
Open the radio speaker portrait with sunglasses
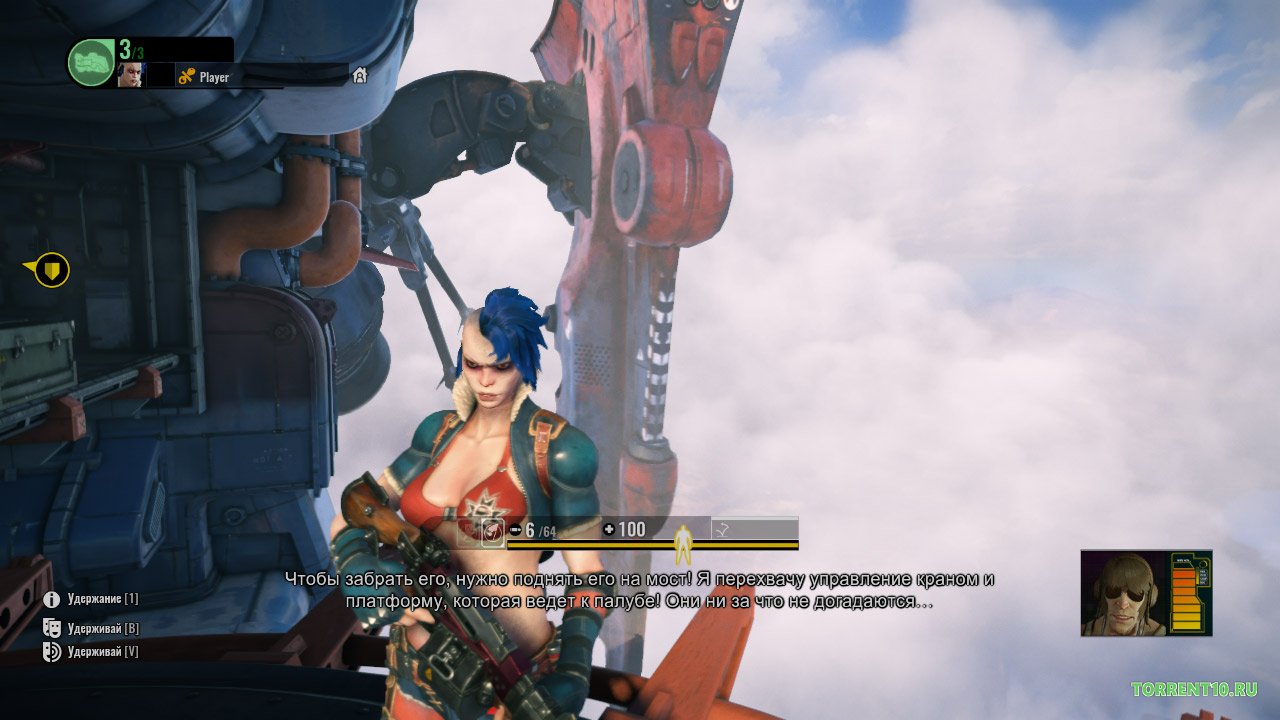click(1124, 593)
